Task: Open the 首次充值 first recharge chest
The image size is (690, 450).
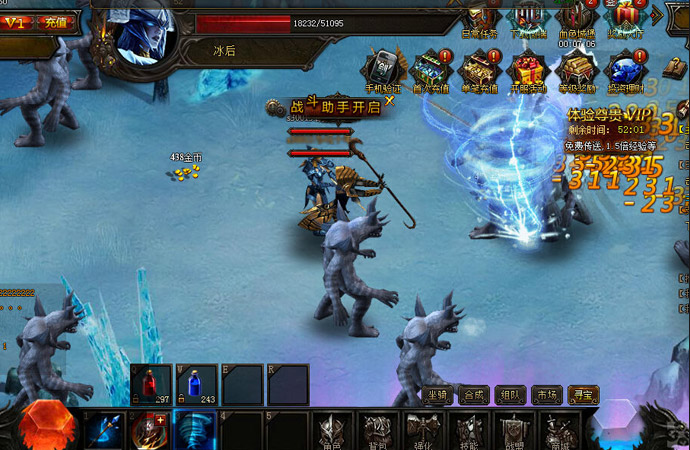Action: [429, 69]
